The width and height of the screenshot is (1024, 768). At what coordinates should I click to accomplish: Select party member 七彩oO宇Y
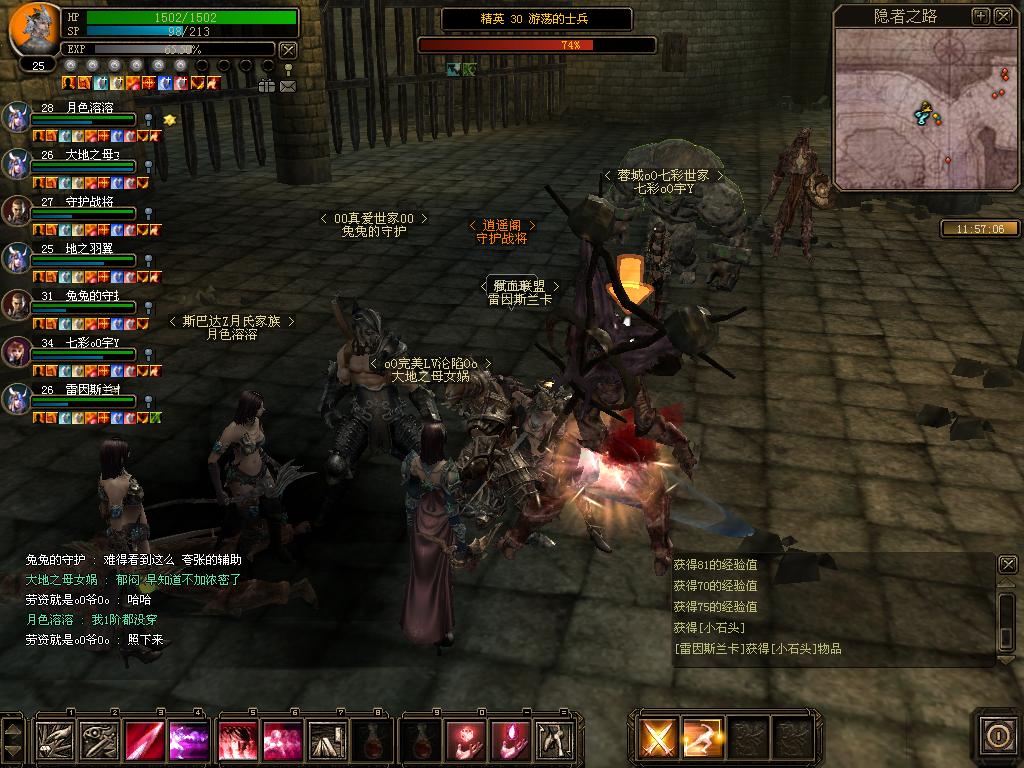[x=18, y=352]
